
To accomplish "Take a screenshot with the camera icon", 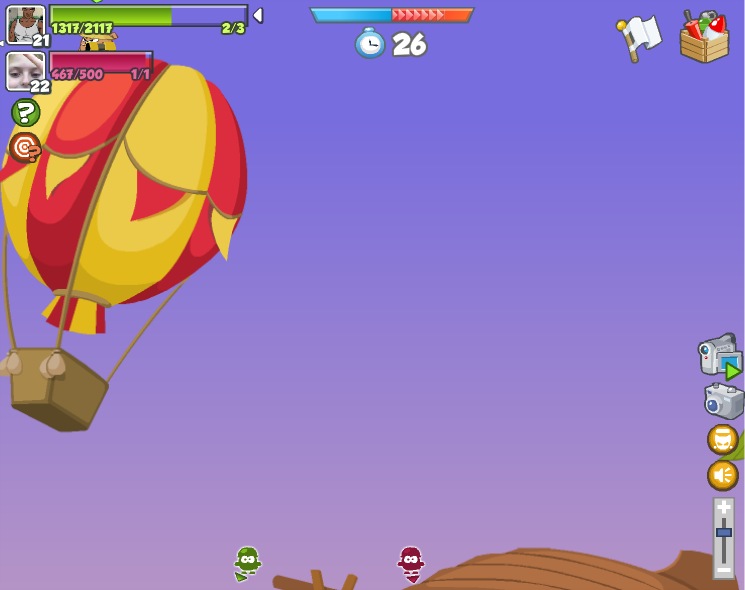I will pos(723,401).
